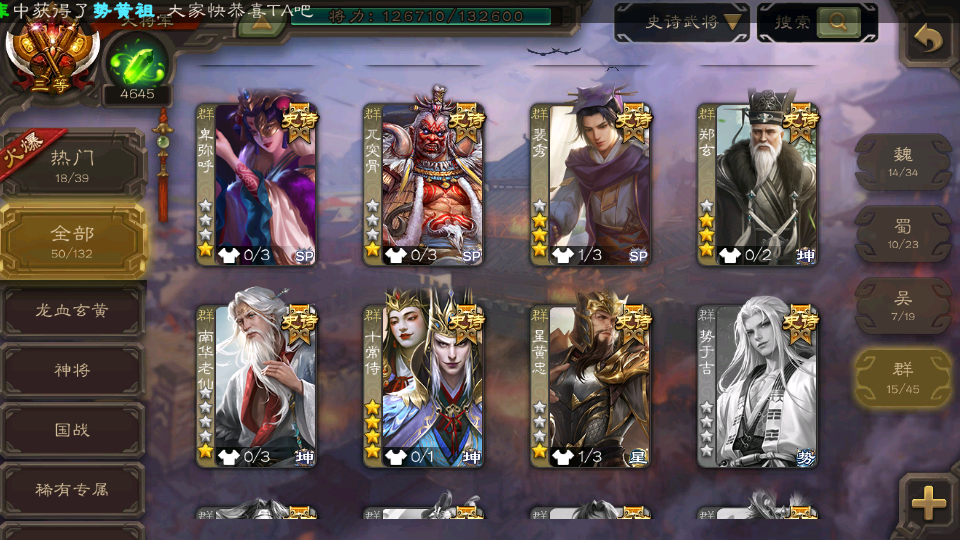The height and width of the screenshot is (540, 960).
Task: Select the 全部 category tab
Action: tap(73, 240)
